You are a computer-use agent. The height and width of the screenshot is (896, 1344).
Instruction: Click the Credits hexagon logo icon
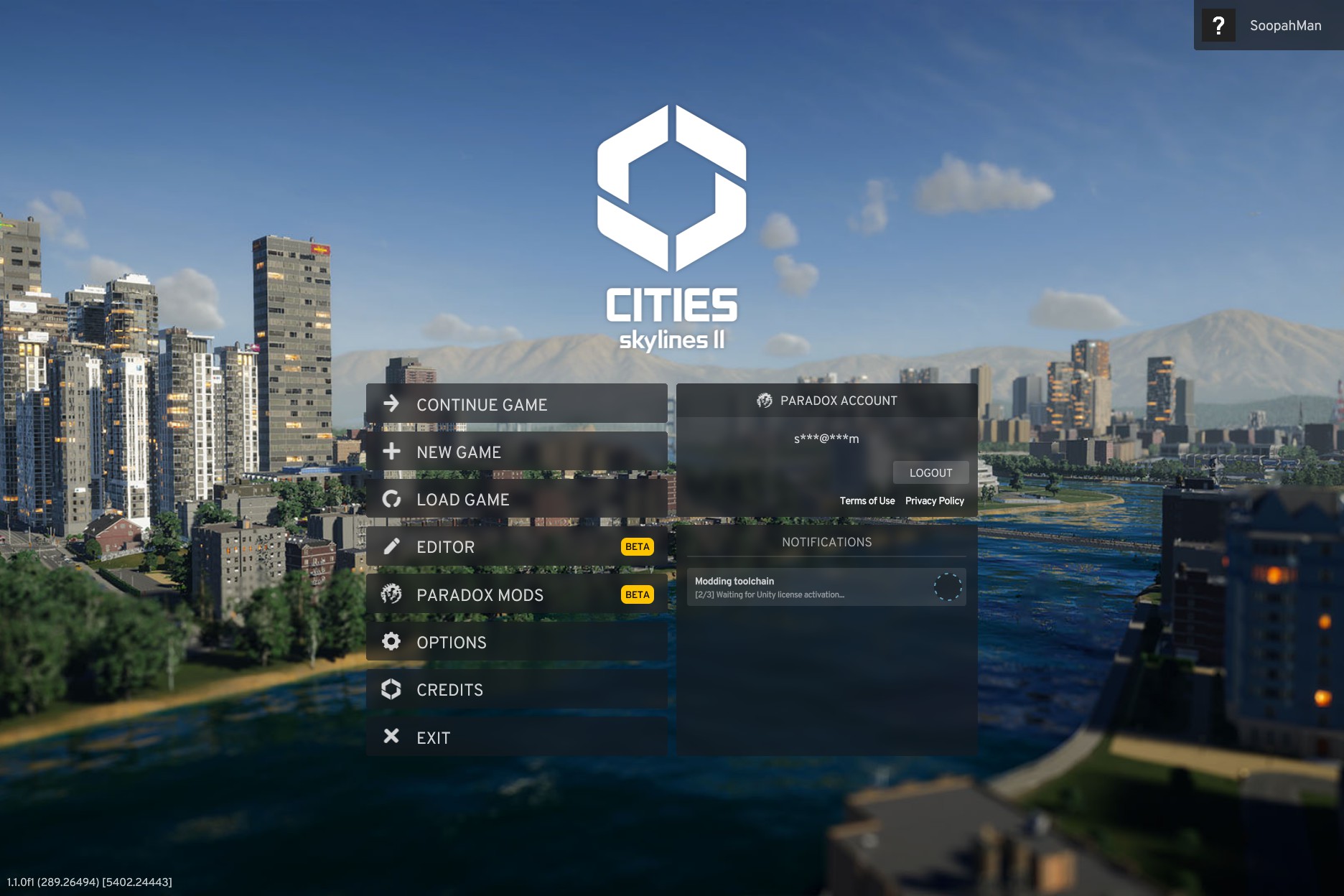392,689
